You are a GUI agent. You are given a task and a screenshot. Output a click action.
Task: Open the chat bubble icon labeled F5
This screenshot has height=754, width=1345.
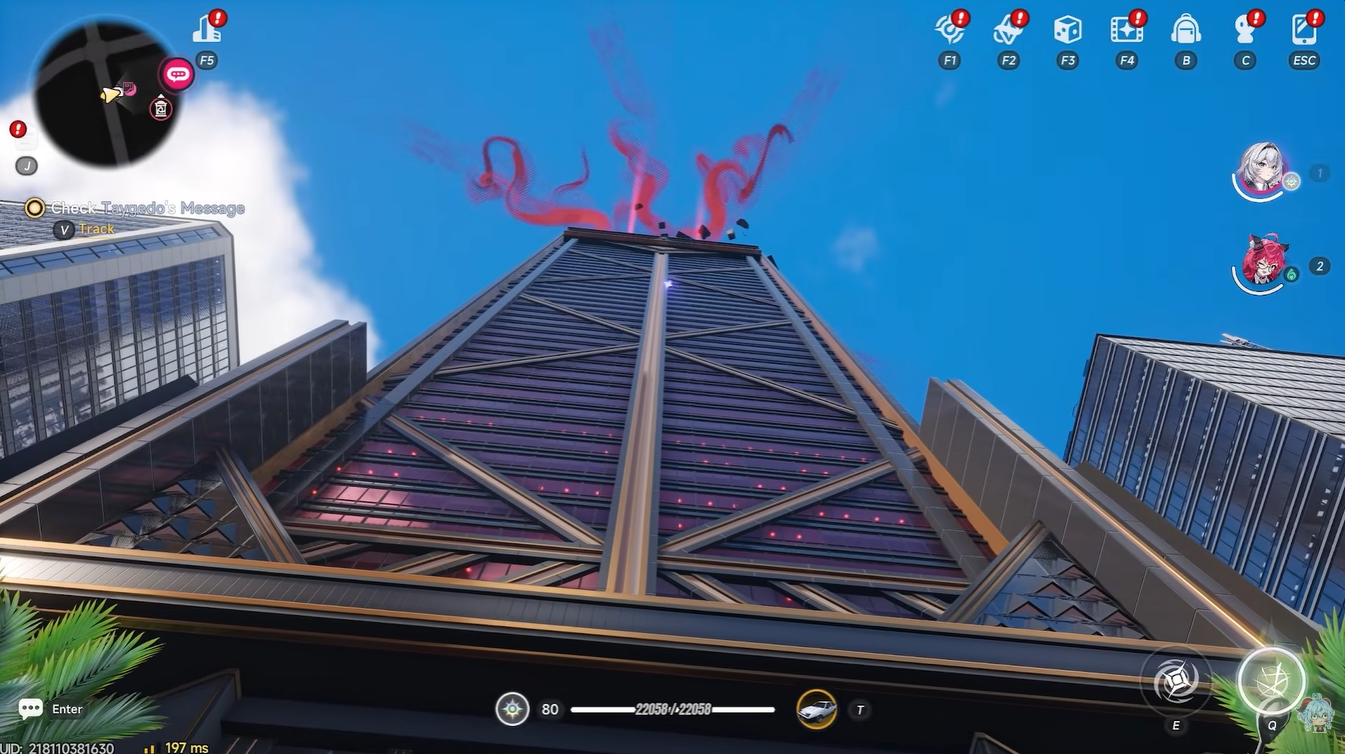tap(176, 73)
